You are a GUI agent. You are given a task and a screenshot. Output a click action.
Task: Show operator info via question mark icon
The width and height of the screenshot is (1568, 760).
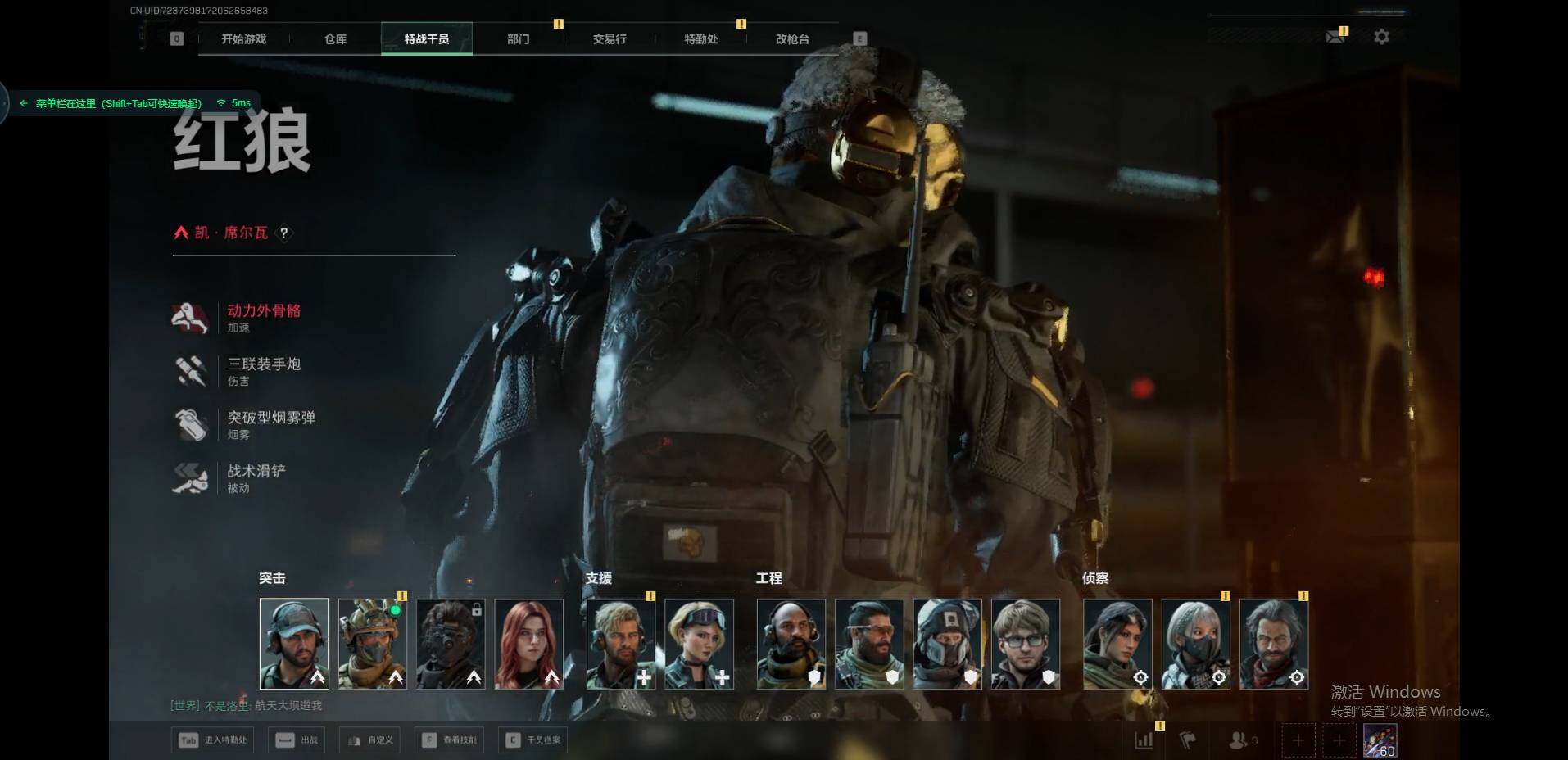283,233
